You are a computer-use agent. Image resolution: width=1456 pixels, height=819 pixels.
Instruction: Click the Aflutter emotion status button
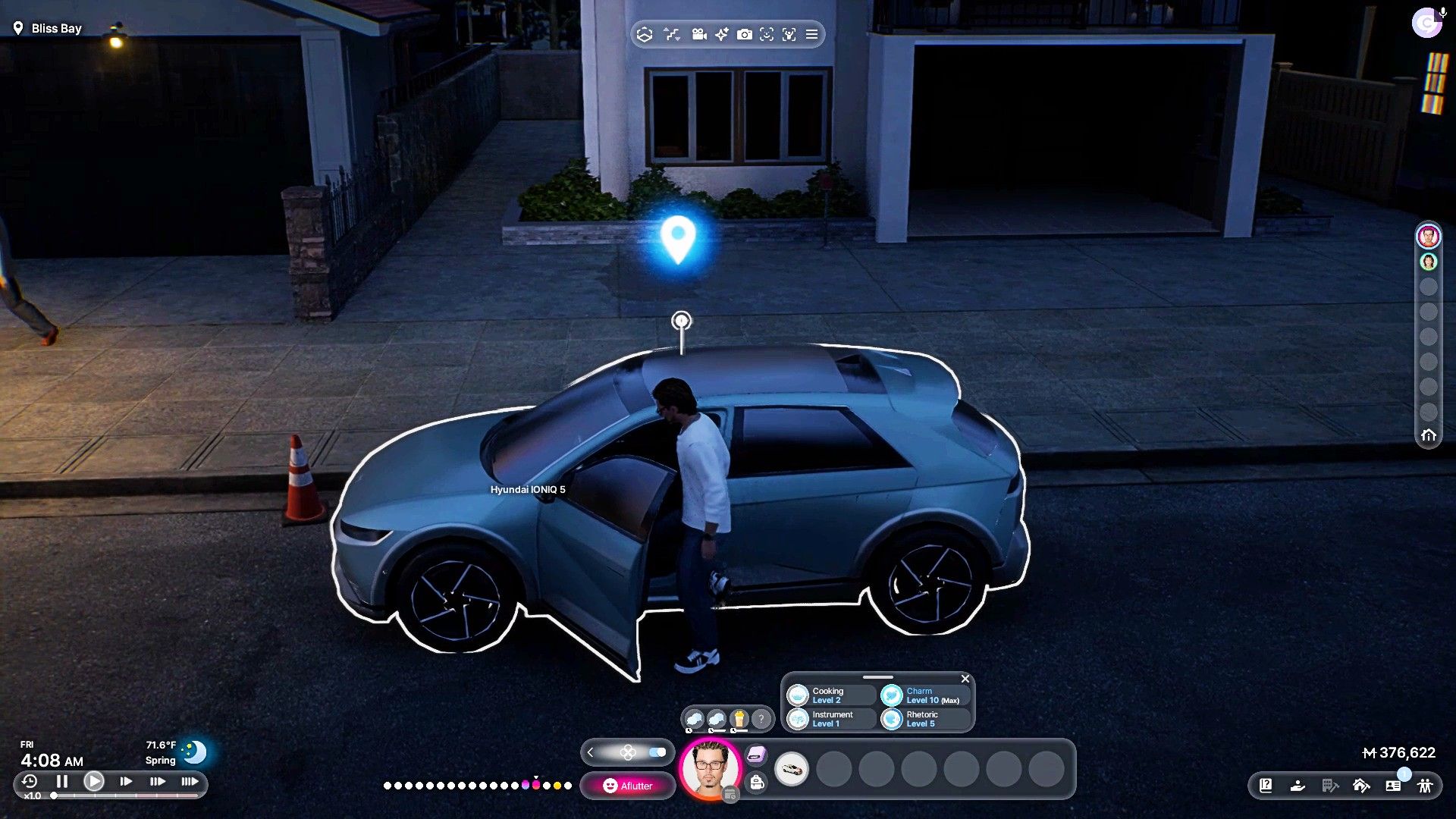628,786
